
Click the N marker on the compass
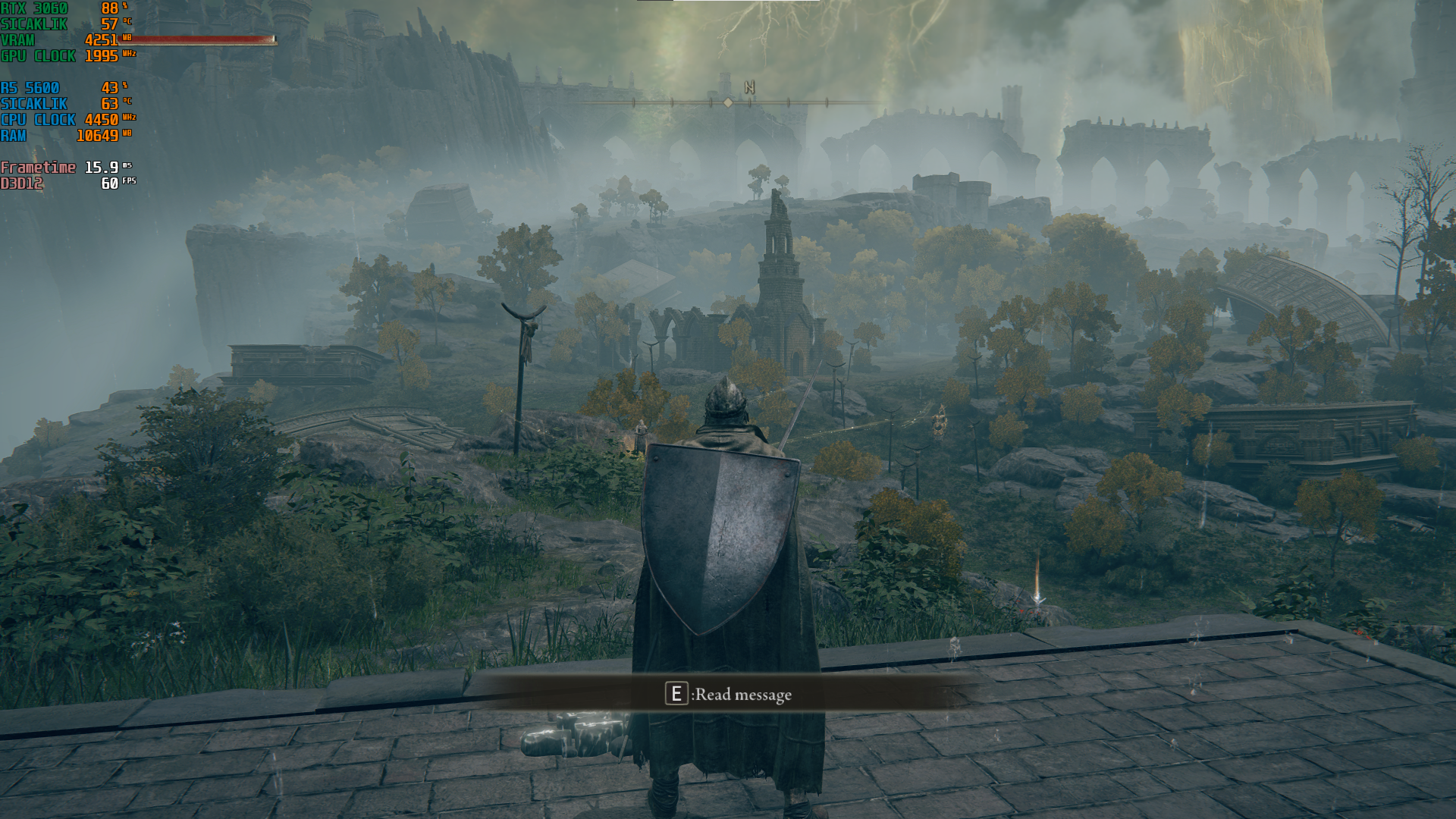pyautogui.click(x=749, y=88)
